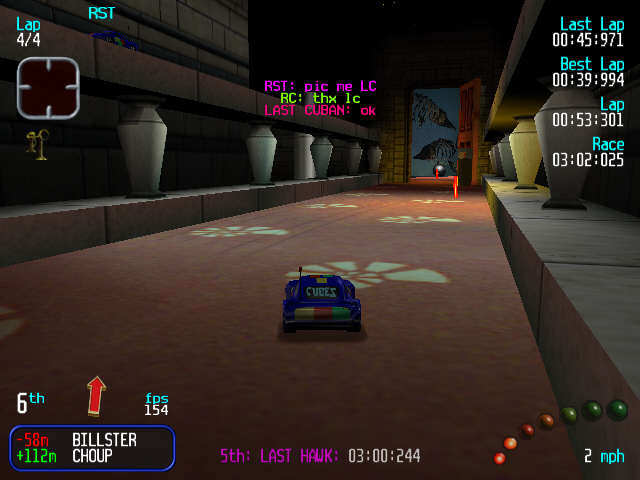Click the red direction arrow indicator
Screen dimensions: 640x480
pos(96,395)
